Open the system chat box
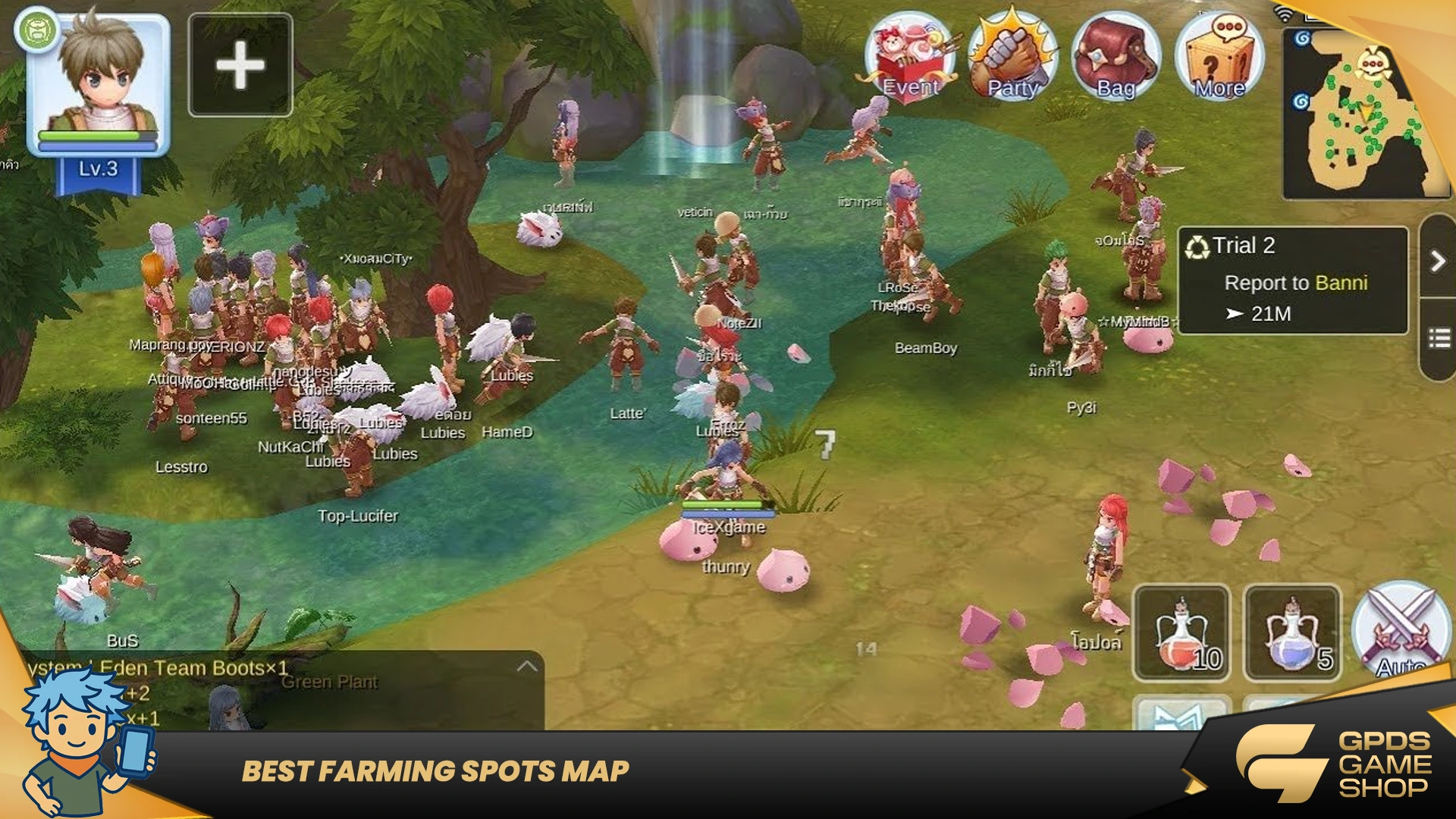This screenshot has width=1456, height=819. (303, 692)
